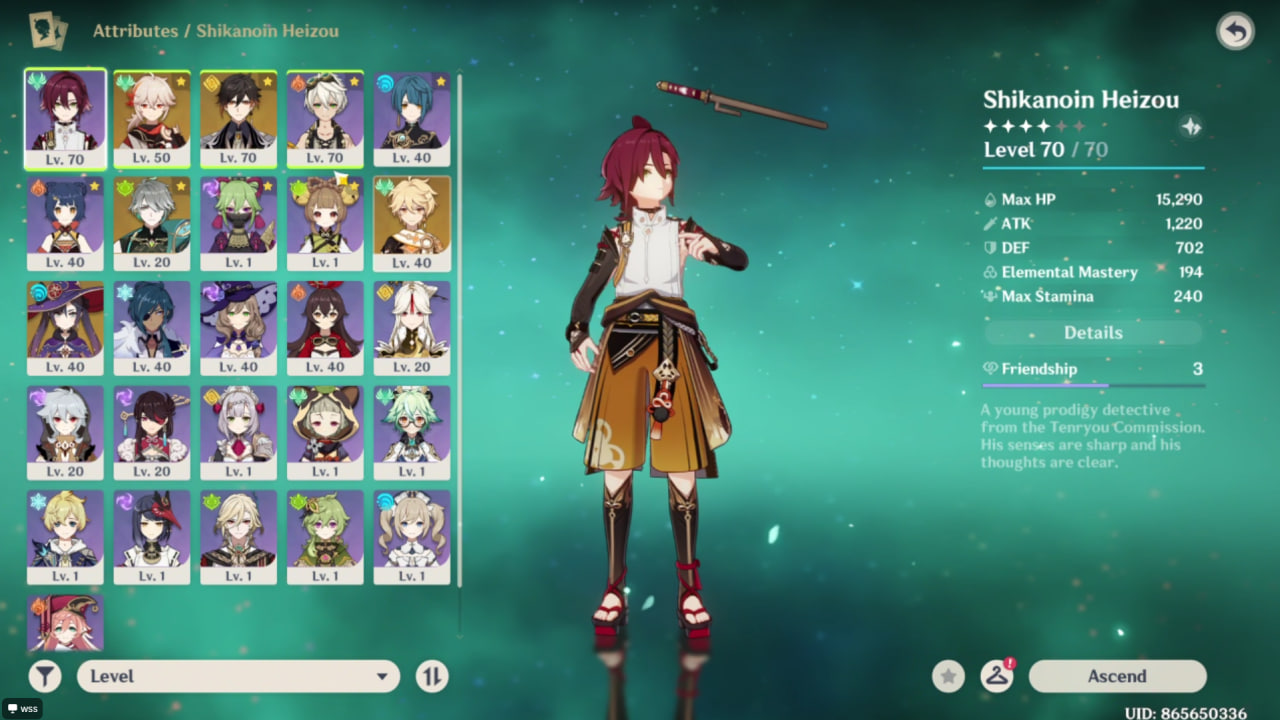Select Zhongli's Lv. 70 portrait
This screenshot has height=720, width=1280.
pyautogui.click(x=238, y=118)
